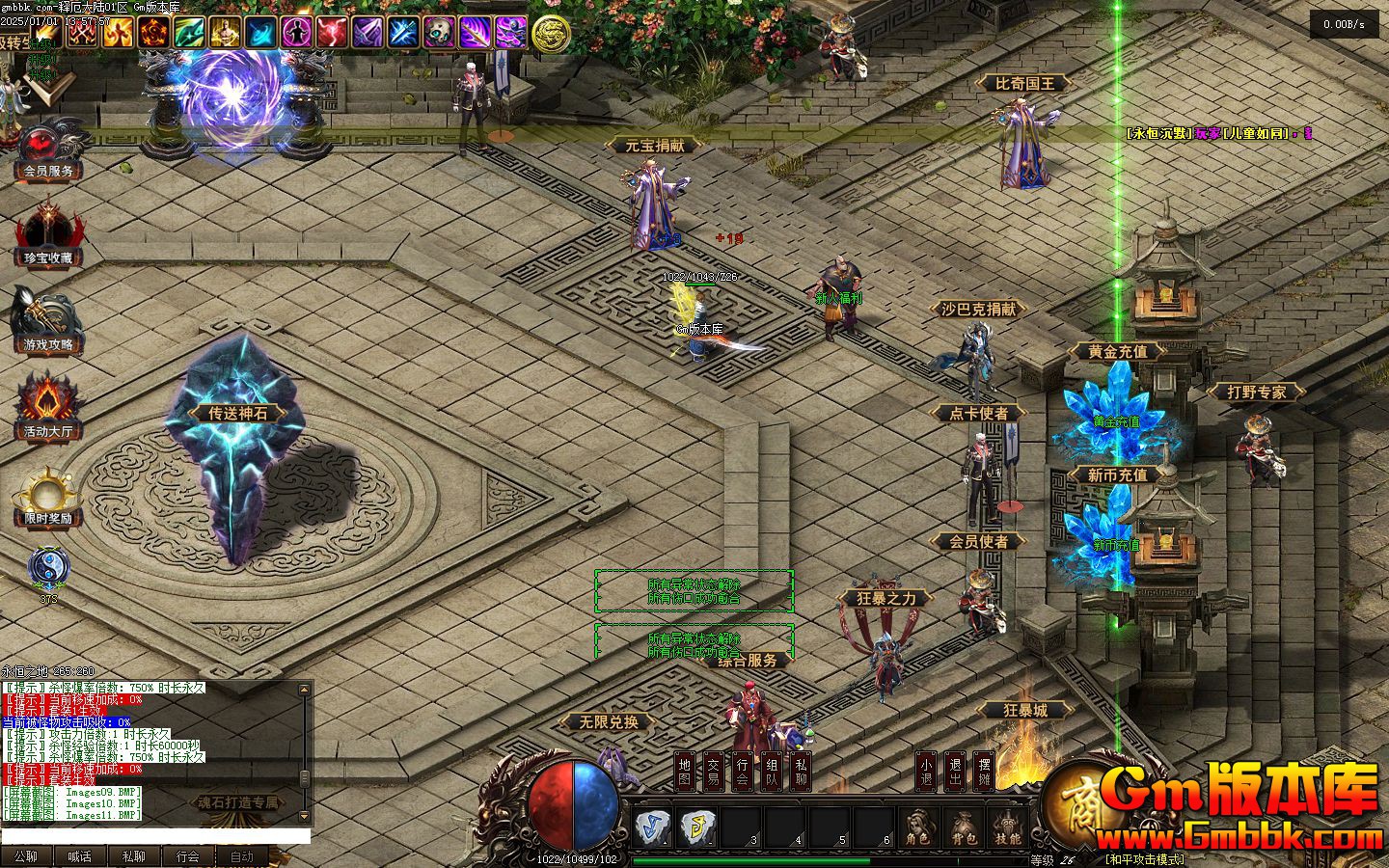Screen dimensions: 1389x868
Task: Enter the 活动大厅 event hall
Action: (x=48, y=409)
